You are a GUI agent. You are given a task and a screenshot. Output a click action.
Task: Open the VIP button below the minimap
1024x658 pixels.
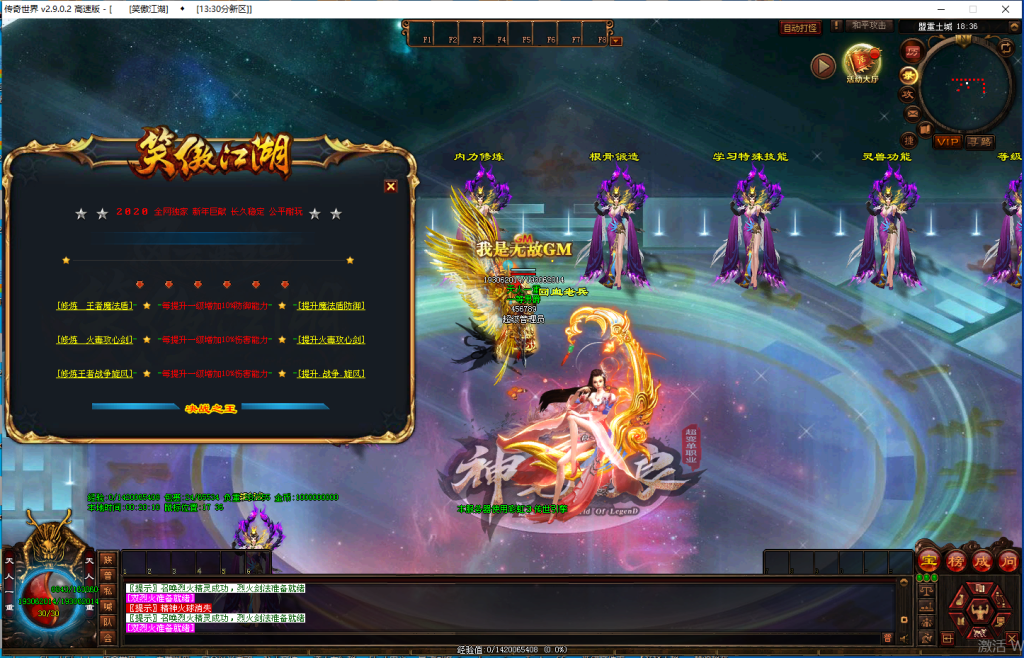(947, 142)
